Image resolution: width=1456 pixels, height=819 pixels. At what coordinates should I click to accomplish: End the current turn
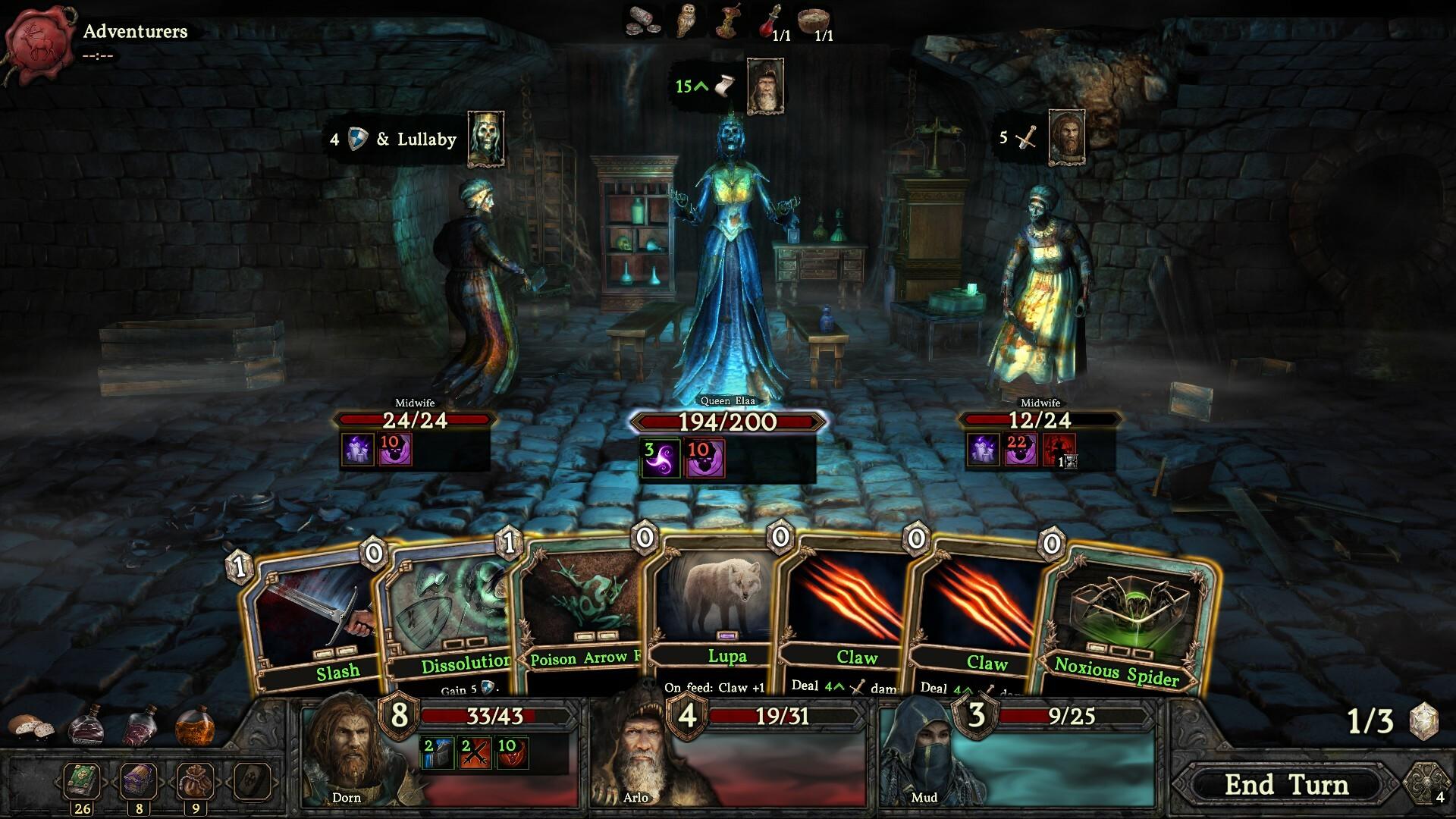[1286, 785]
